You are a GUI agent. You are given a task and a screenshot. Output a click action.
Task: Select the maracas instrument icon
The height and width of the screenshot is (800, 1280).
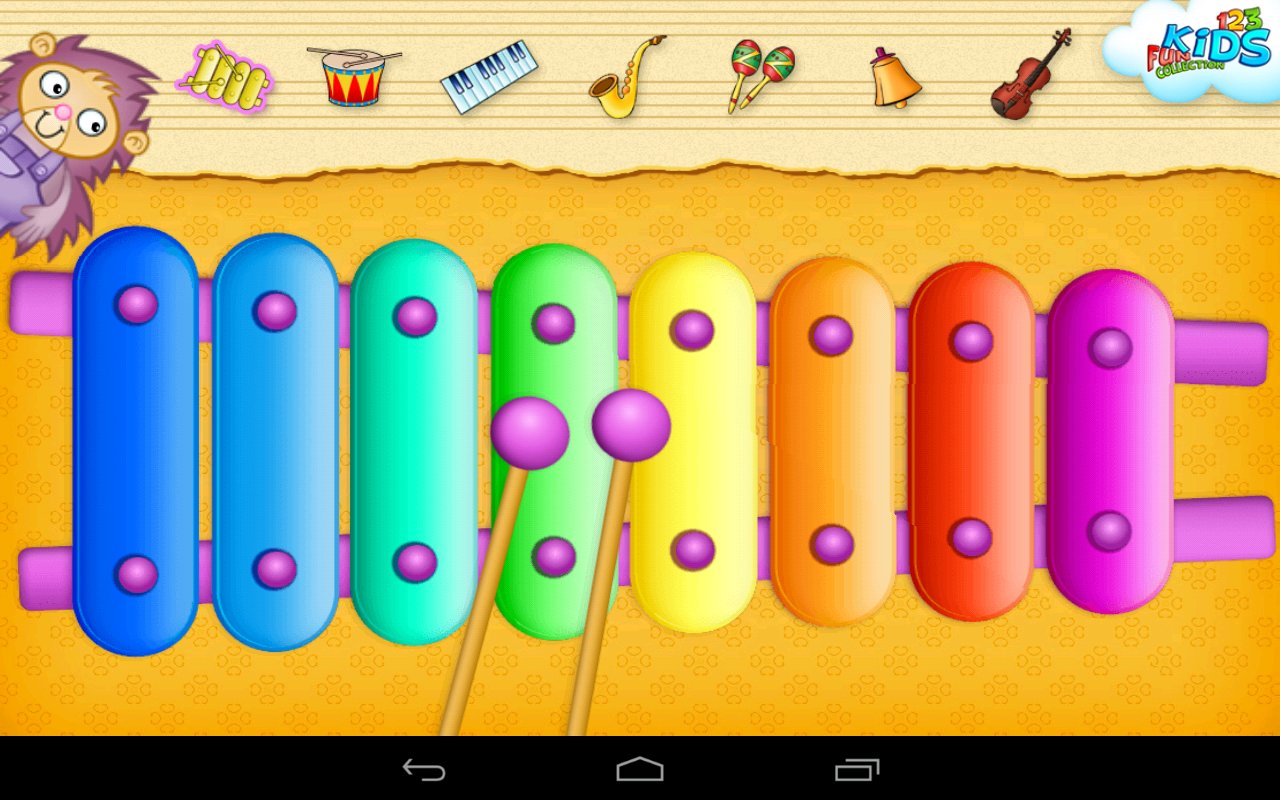(760, 74)
